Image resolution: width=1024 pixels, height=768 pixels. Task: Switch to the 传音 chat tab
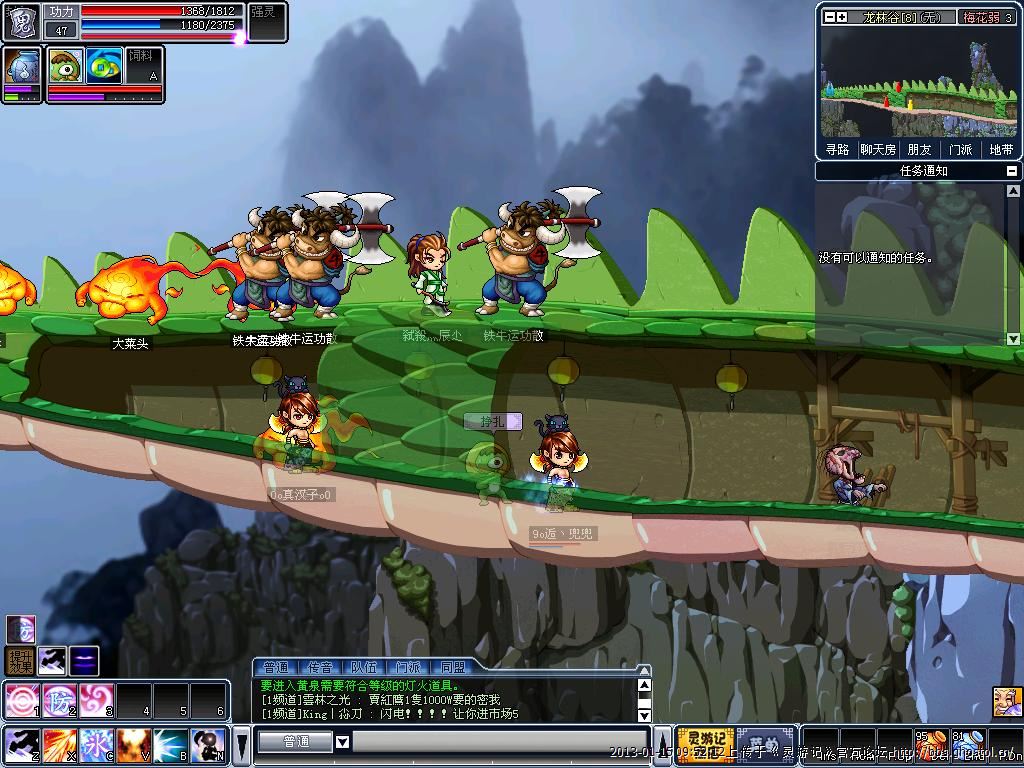[320, 667]
